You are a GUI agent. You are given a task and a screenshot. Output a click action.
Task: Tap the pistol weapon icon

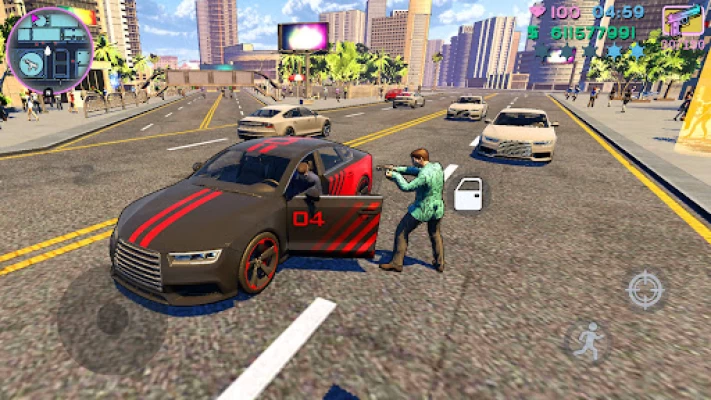point(682,21)
